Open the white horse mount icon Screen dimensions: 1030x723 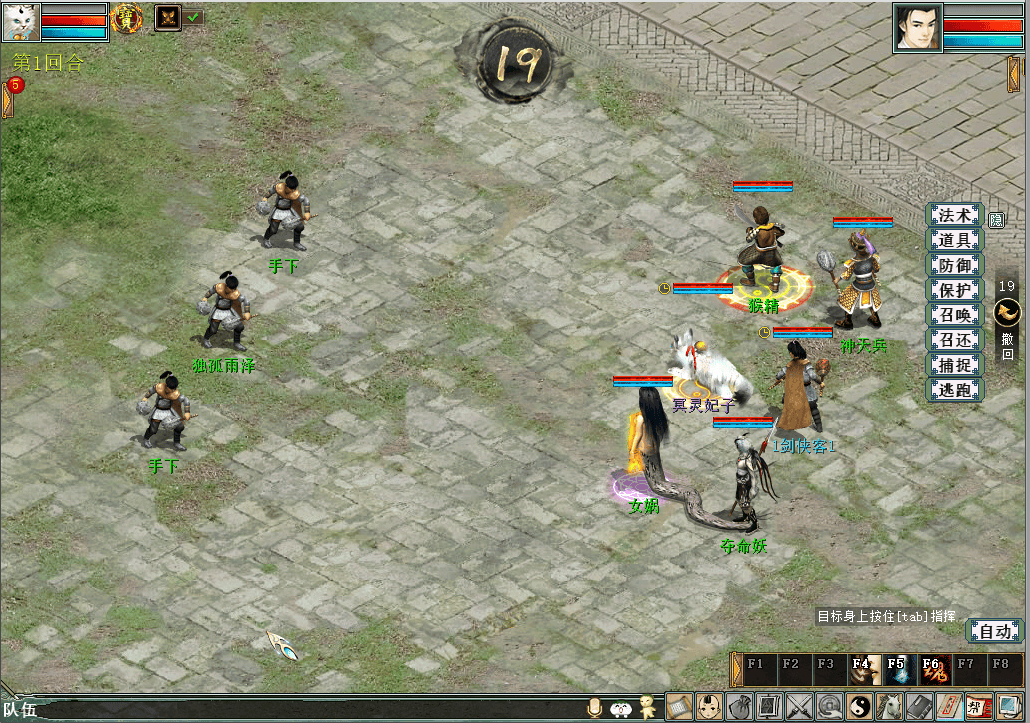890,707
